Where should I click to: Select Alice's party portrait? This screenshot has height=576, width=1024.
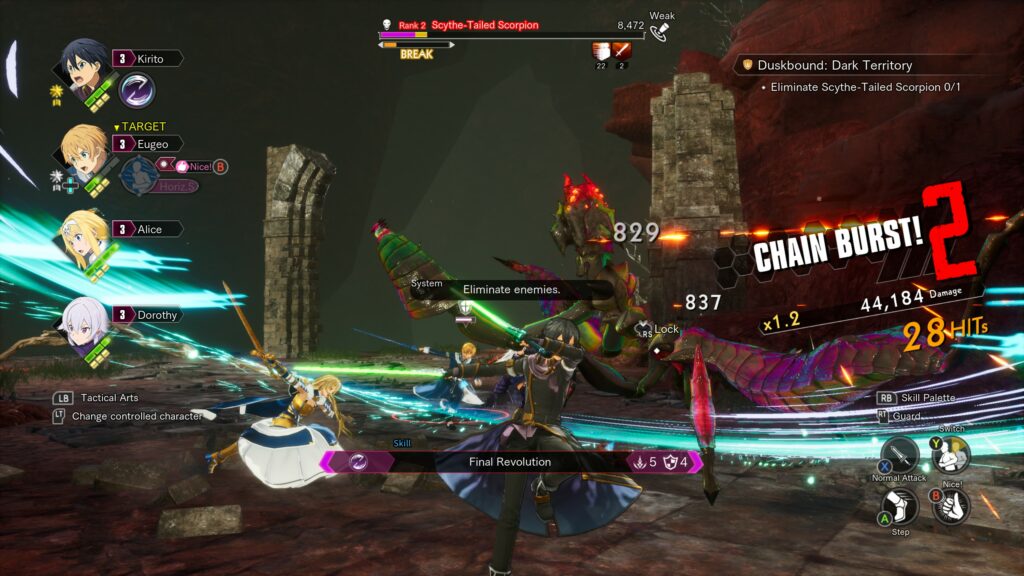pos(84,234)
